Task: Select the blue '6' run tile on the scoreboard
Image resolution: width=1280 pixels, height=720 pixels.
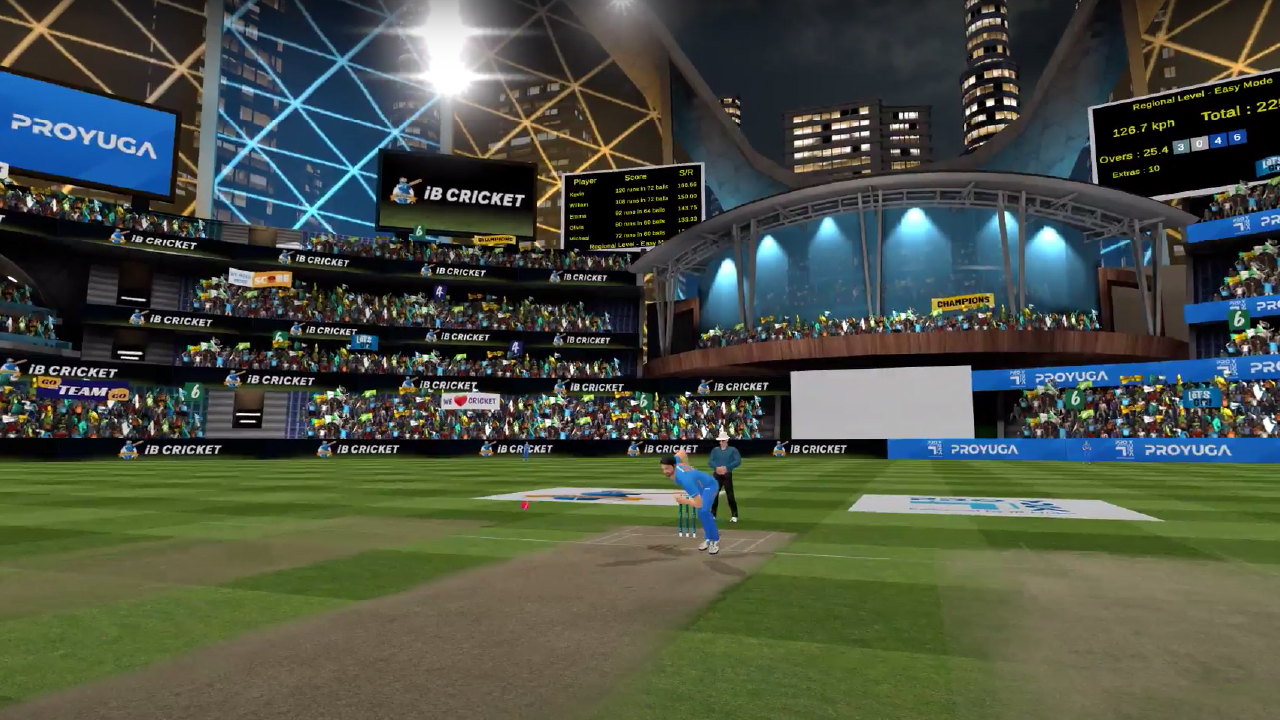Action: coord(1237,138)
